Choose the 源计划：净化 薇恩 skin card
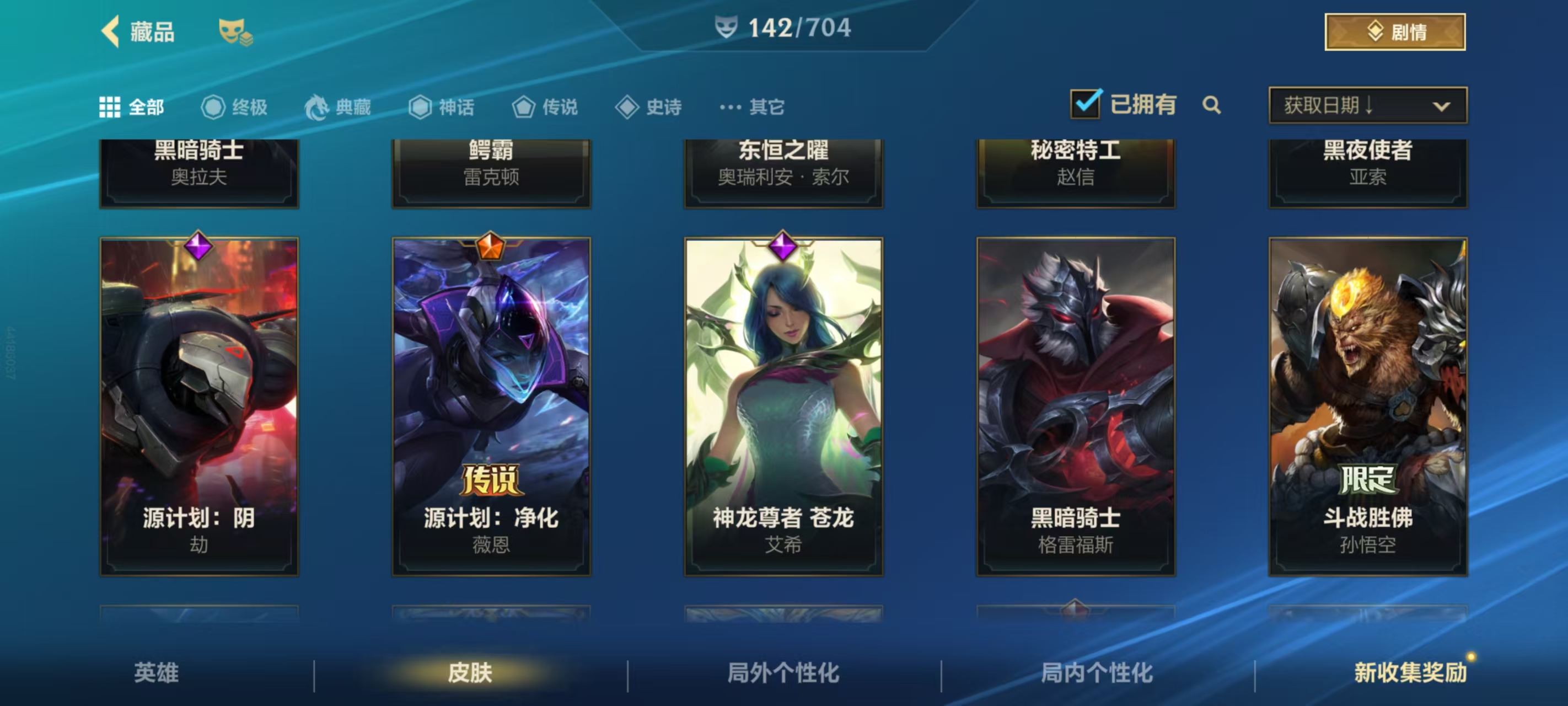Viewport: 1568px width, 706px height. (491, 406)
